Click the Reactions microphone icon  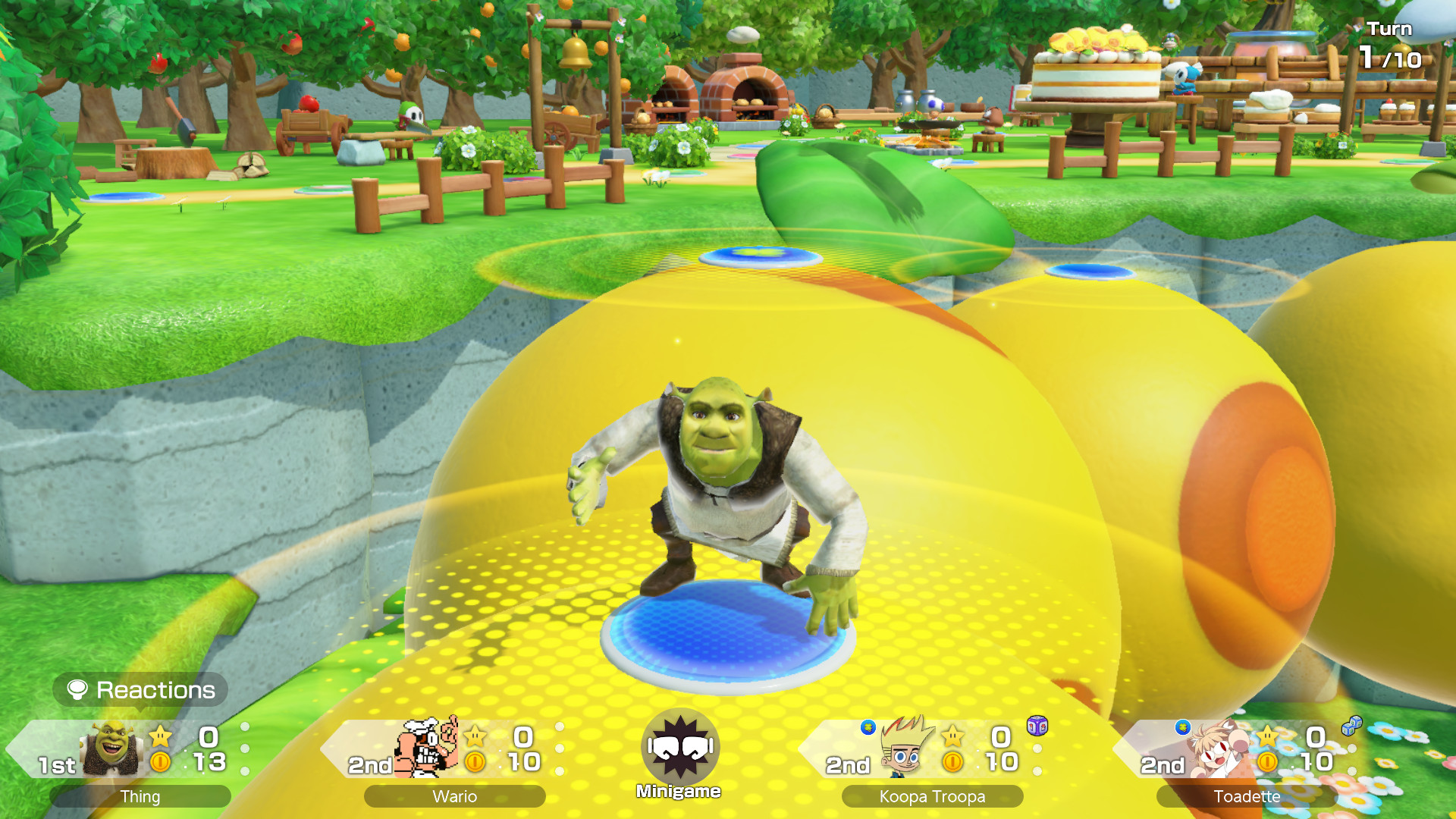click(78, 690)
